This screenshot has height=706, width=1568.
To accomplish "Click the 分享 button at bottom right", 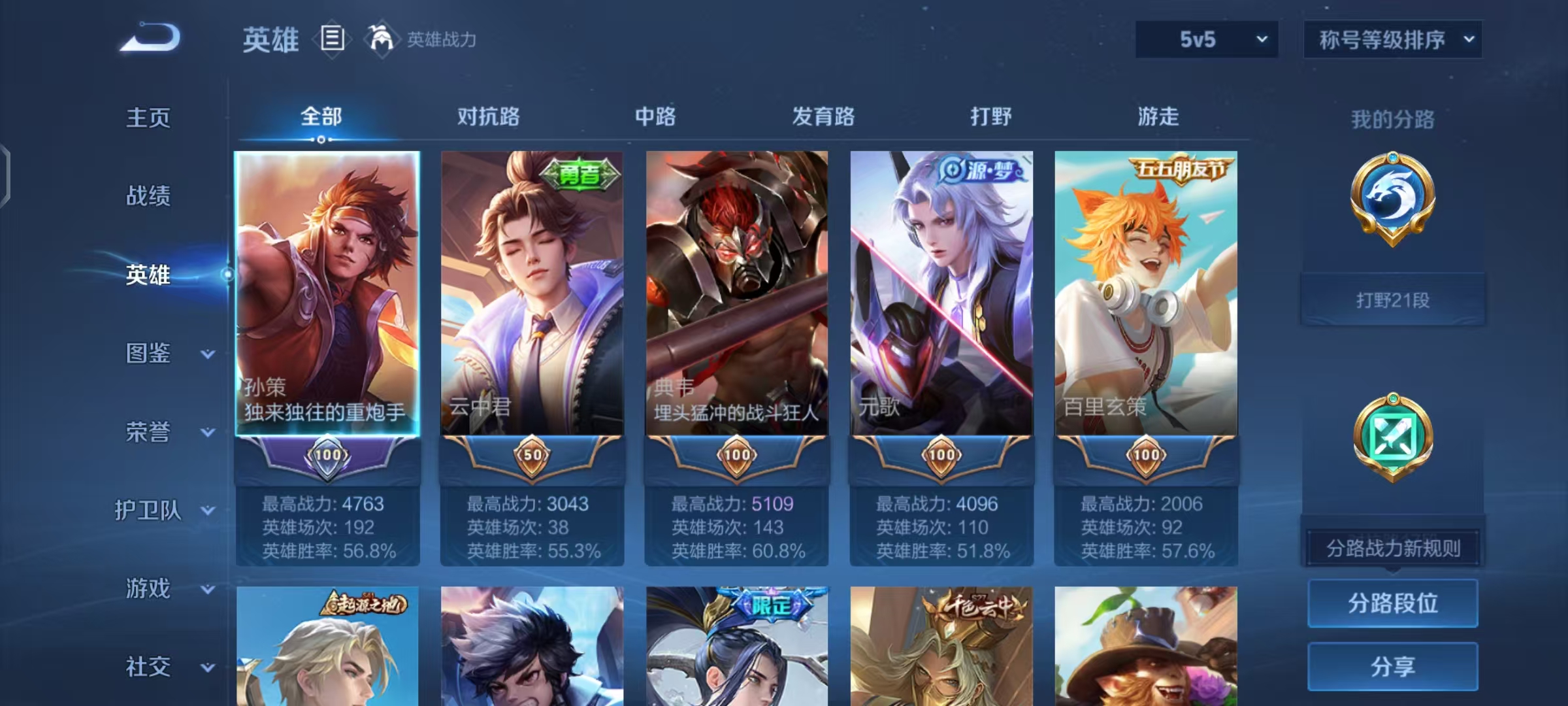I will click(x=1393, y=667).
